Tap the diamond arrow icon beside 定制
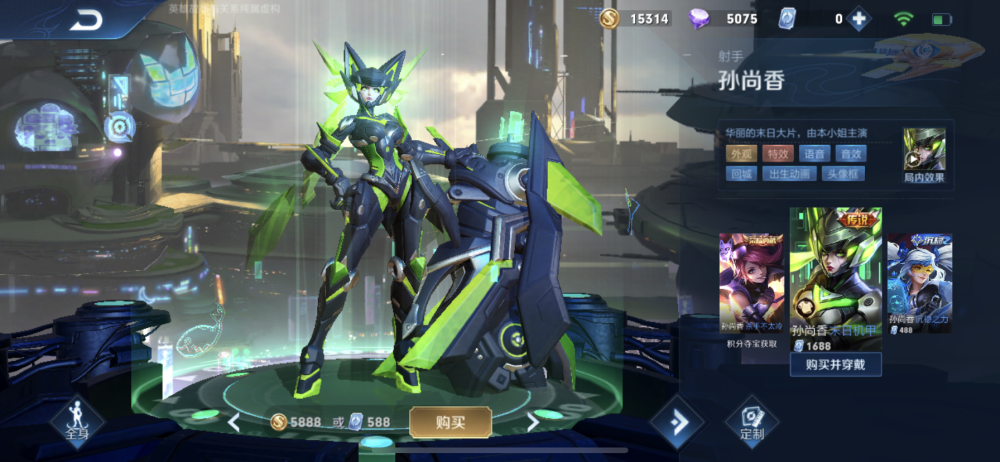The height and width of the screenshot is (462, 1000). point(676,423)
